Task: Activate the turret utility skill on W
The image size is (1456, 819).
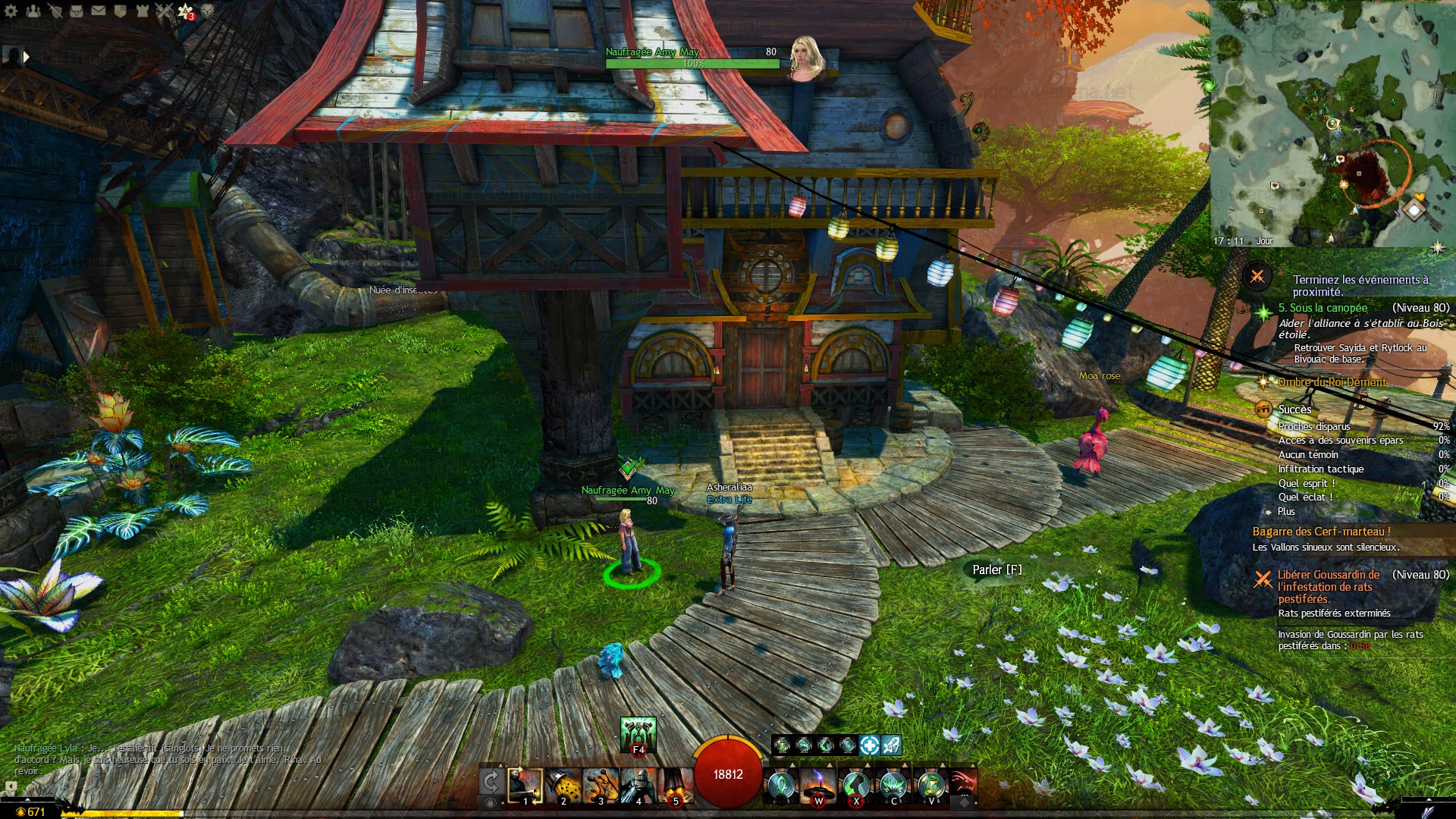Action: [818, 785]
